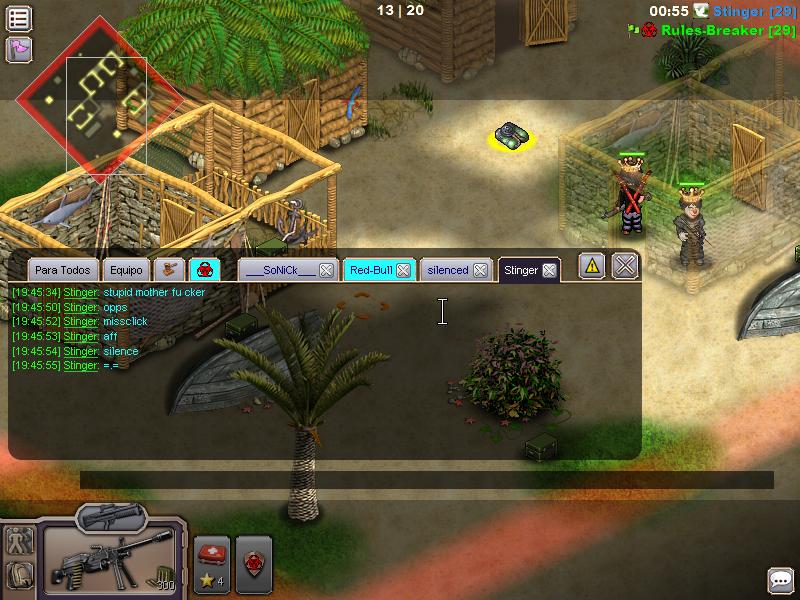This screenshot has width=800, height=600.
Task: Click the pink flag button
Action: (x=19, y=49)
